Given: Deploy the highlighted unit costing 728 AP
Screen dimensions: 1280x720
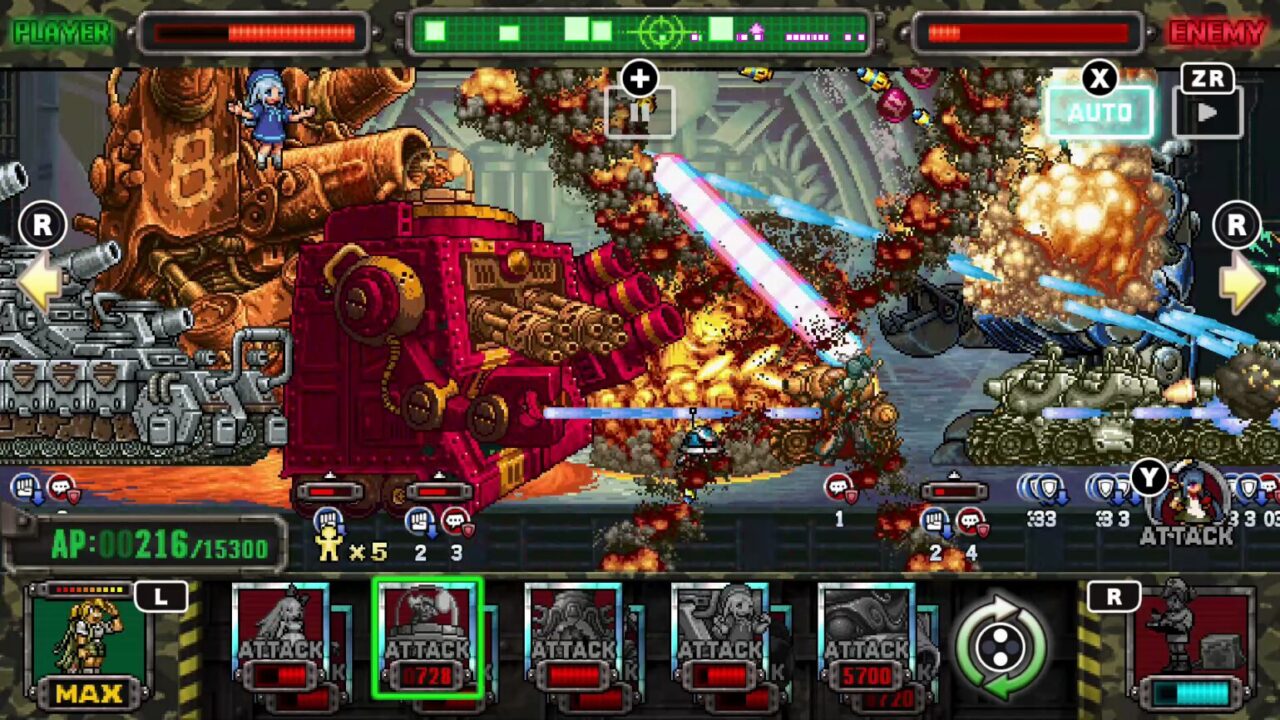Looking at the screenshot, I should pyautogui.click(x=430, y=640).
